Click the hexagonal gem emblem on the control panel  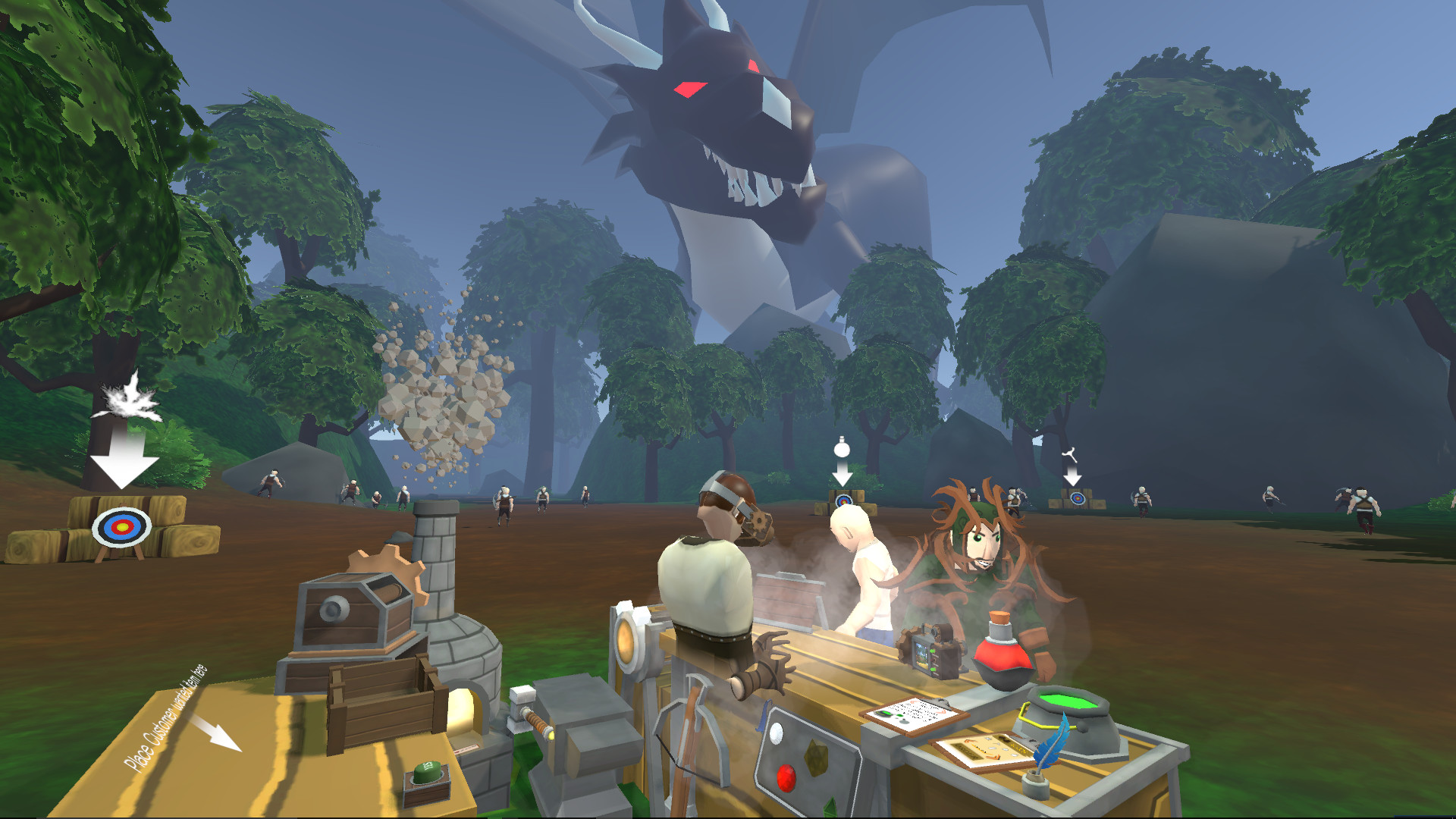(x=816, y=757)
